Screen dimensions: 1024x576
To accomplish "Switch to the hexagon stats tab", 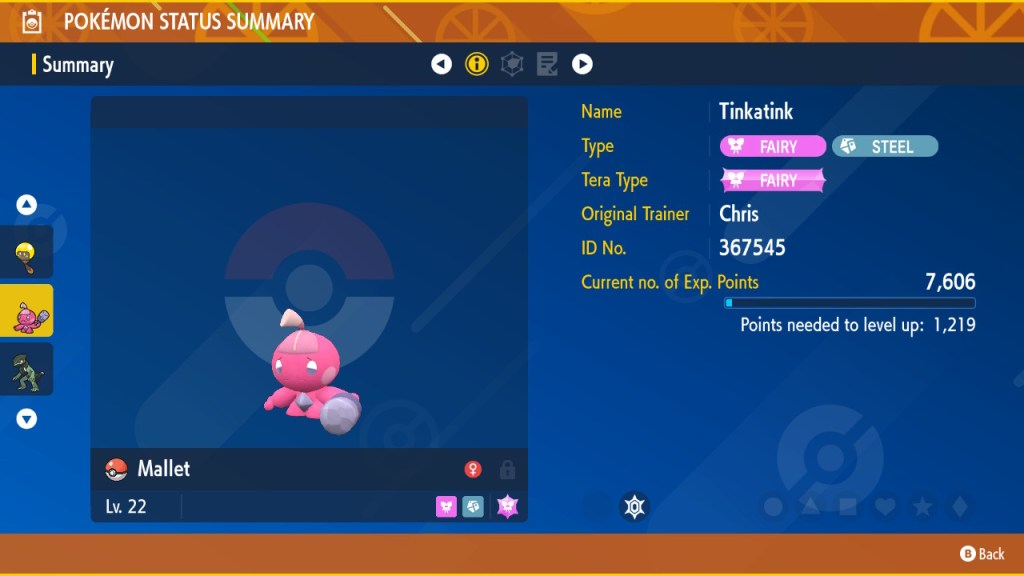I will 512,65.
